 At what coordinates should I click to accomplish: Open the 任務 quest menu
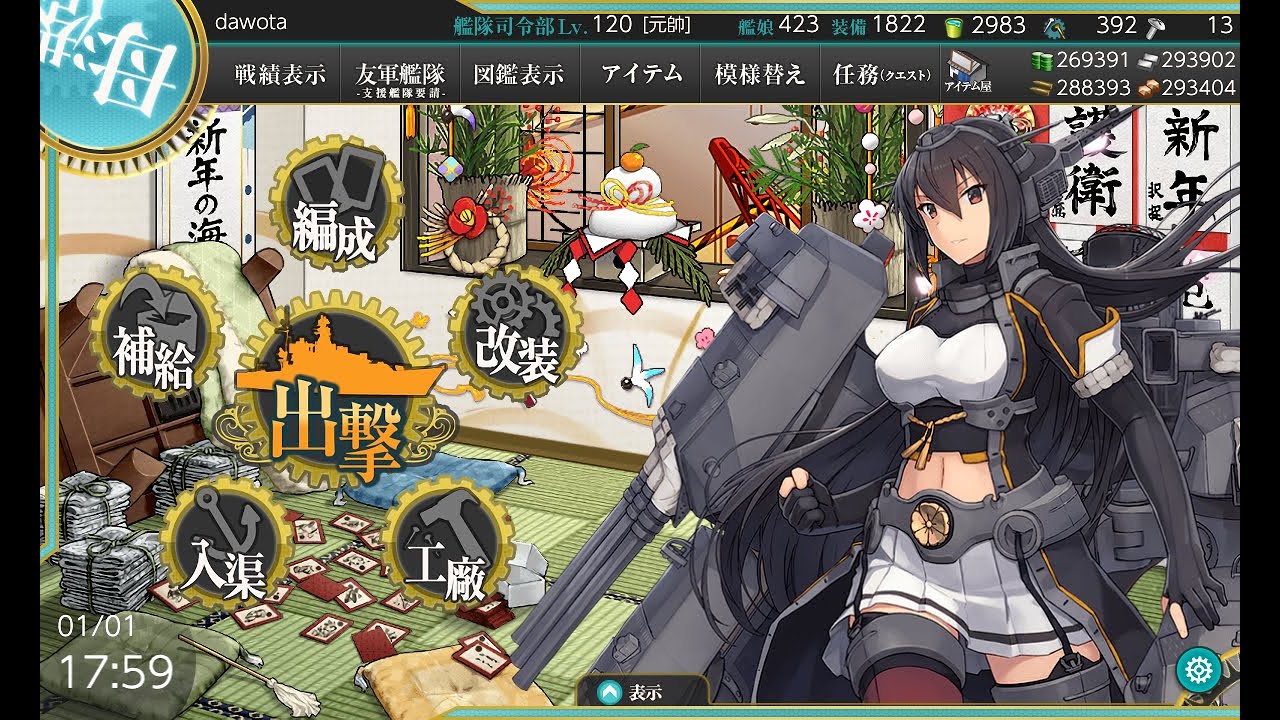click(x=881, y=74)
